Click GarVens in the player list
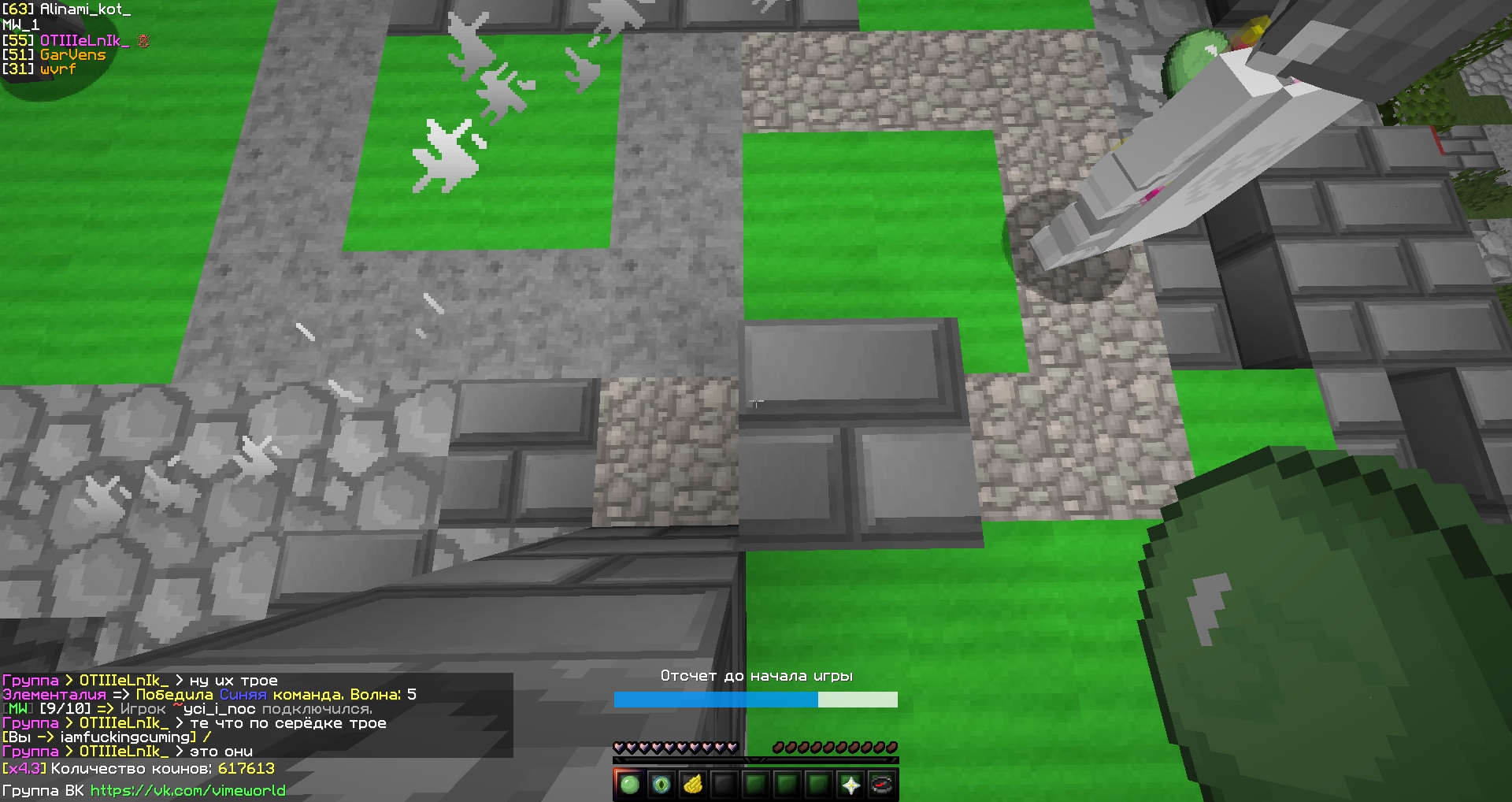 (x=72, y=54)
